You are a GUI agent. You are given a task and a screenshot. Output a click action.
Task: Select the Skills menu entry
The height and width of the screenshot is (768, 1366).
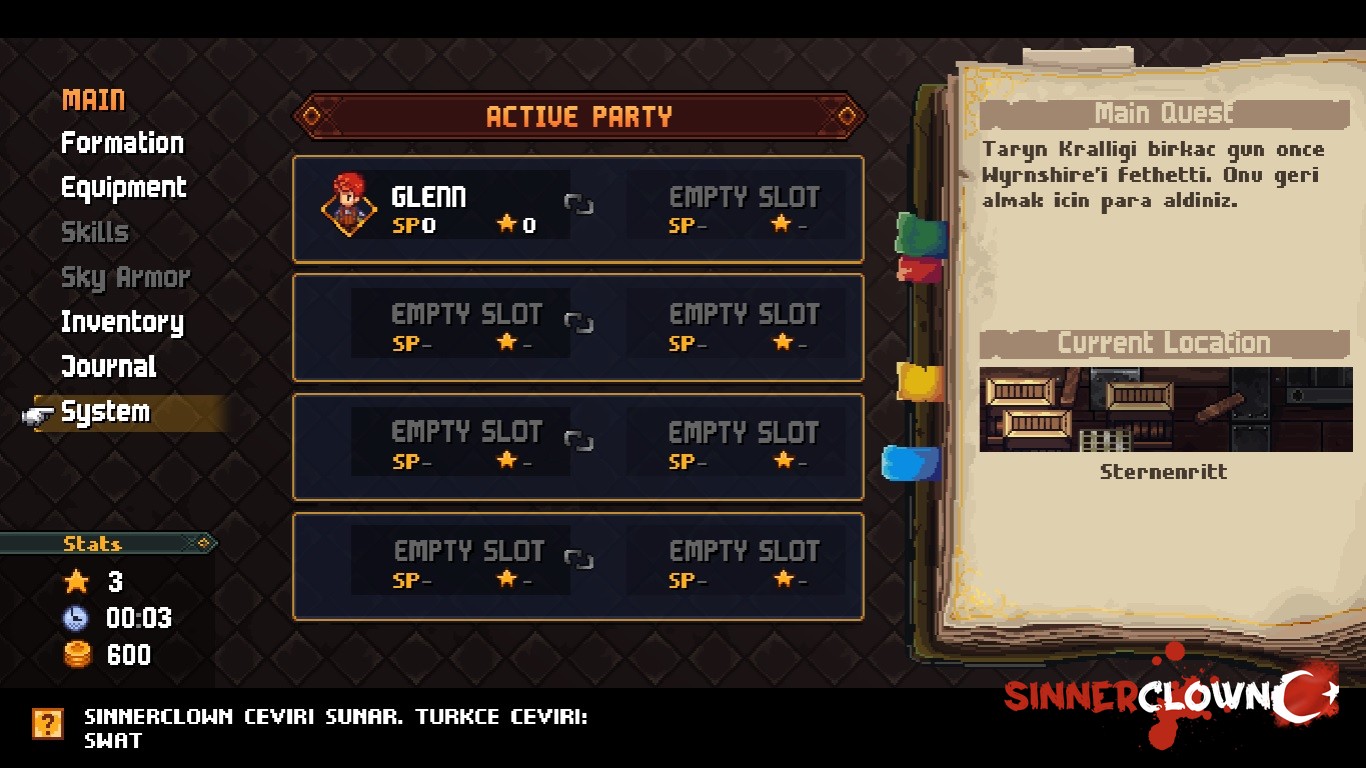coord(95,232)
